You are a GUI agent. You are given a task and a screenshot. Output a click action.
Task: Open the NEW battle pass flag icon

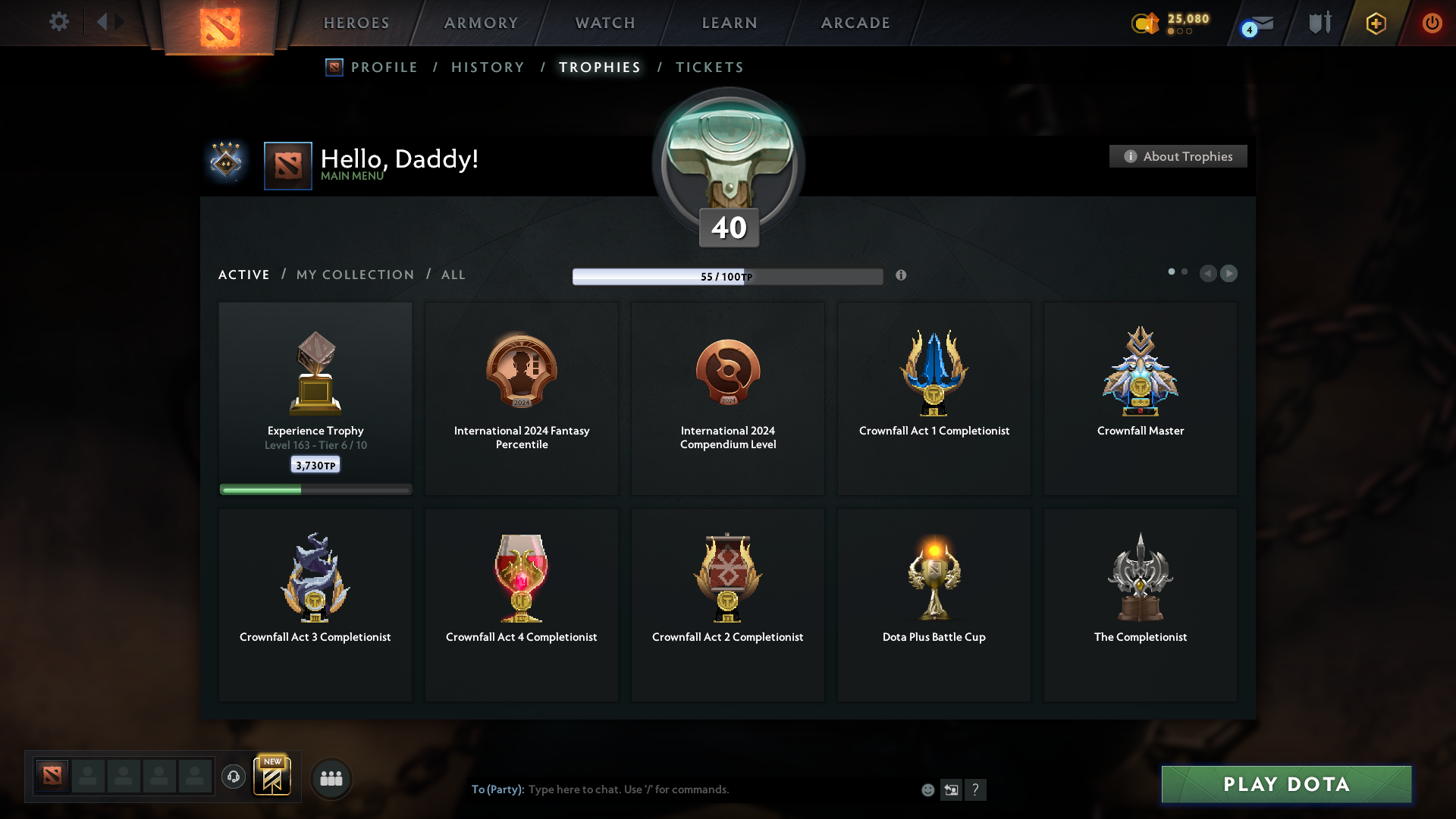(x=273, y=776)
